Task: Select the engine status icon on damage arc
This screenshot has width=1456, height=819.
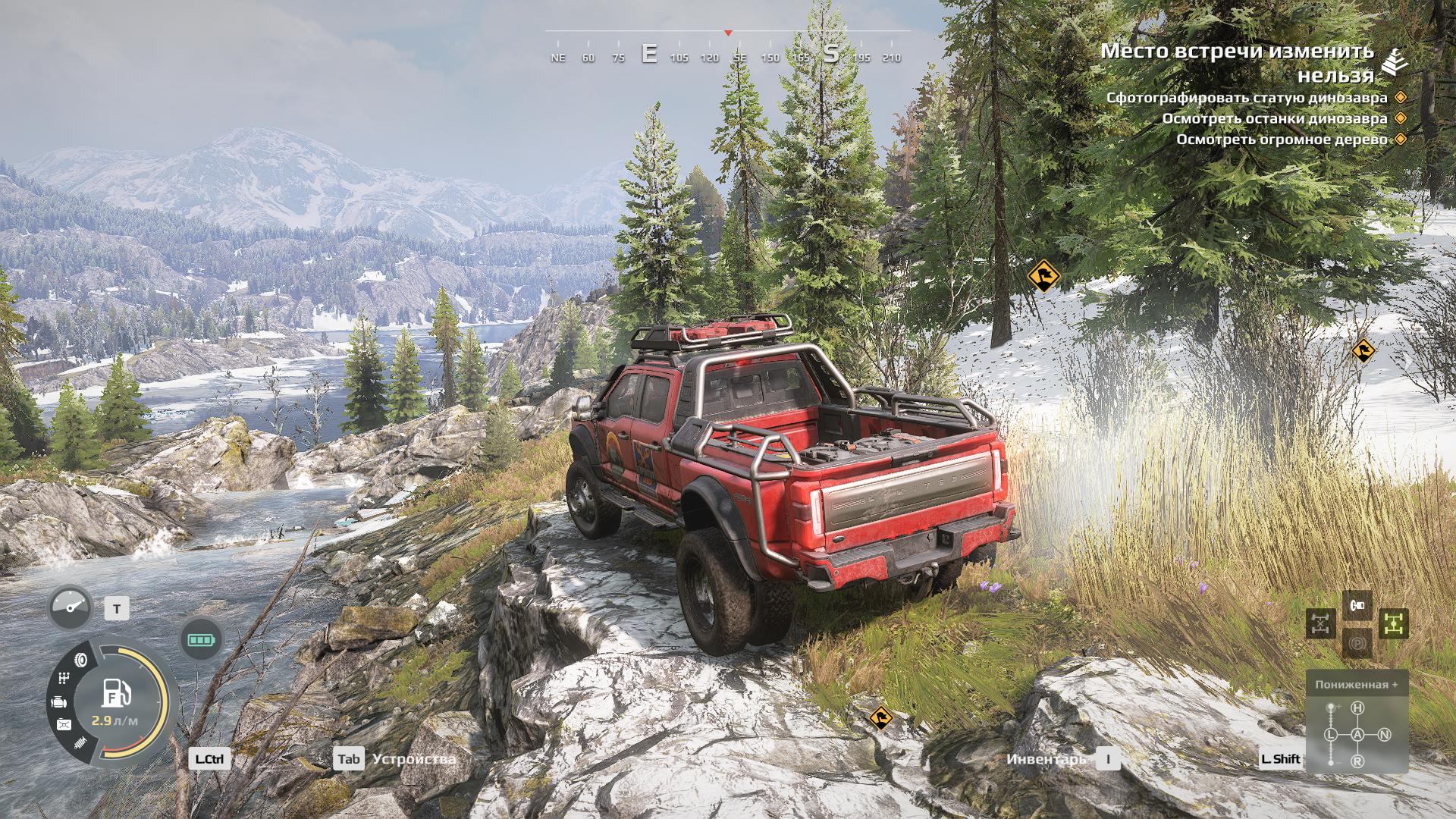Action: 58,703
